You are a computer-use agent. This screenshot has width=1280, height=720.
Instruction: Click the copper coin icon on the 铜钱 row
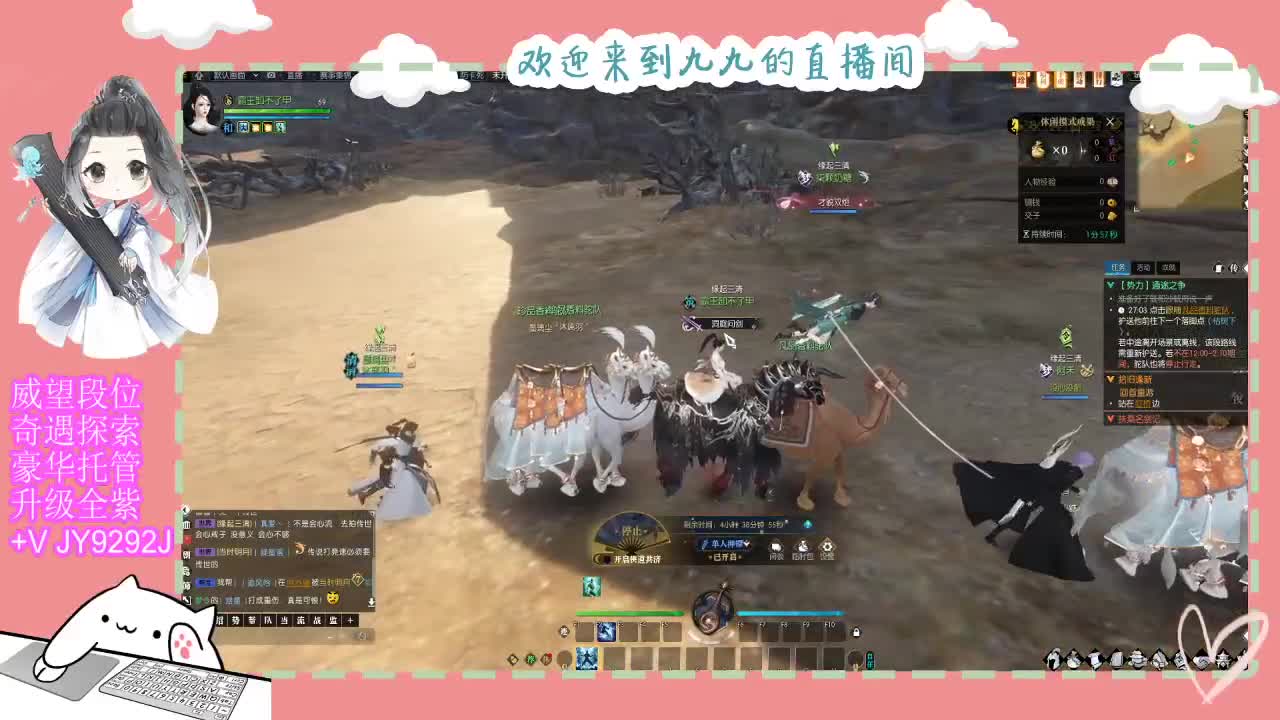(x=1111, y=202)
